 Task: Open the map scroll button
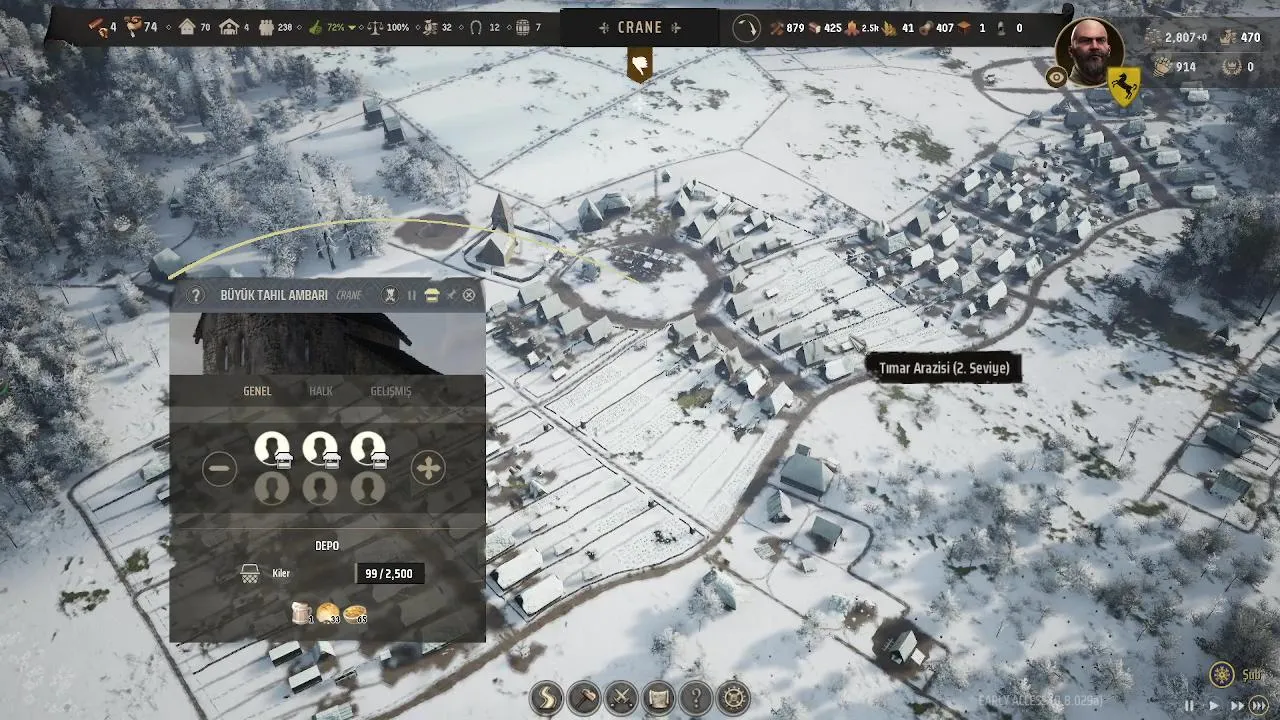click(658, 697)
